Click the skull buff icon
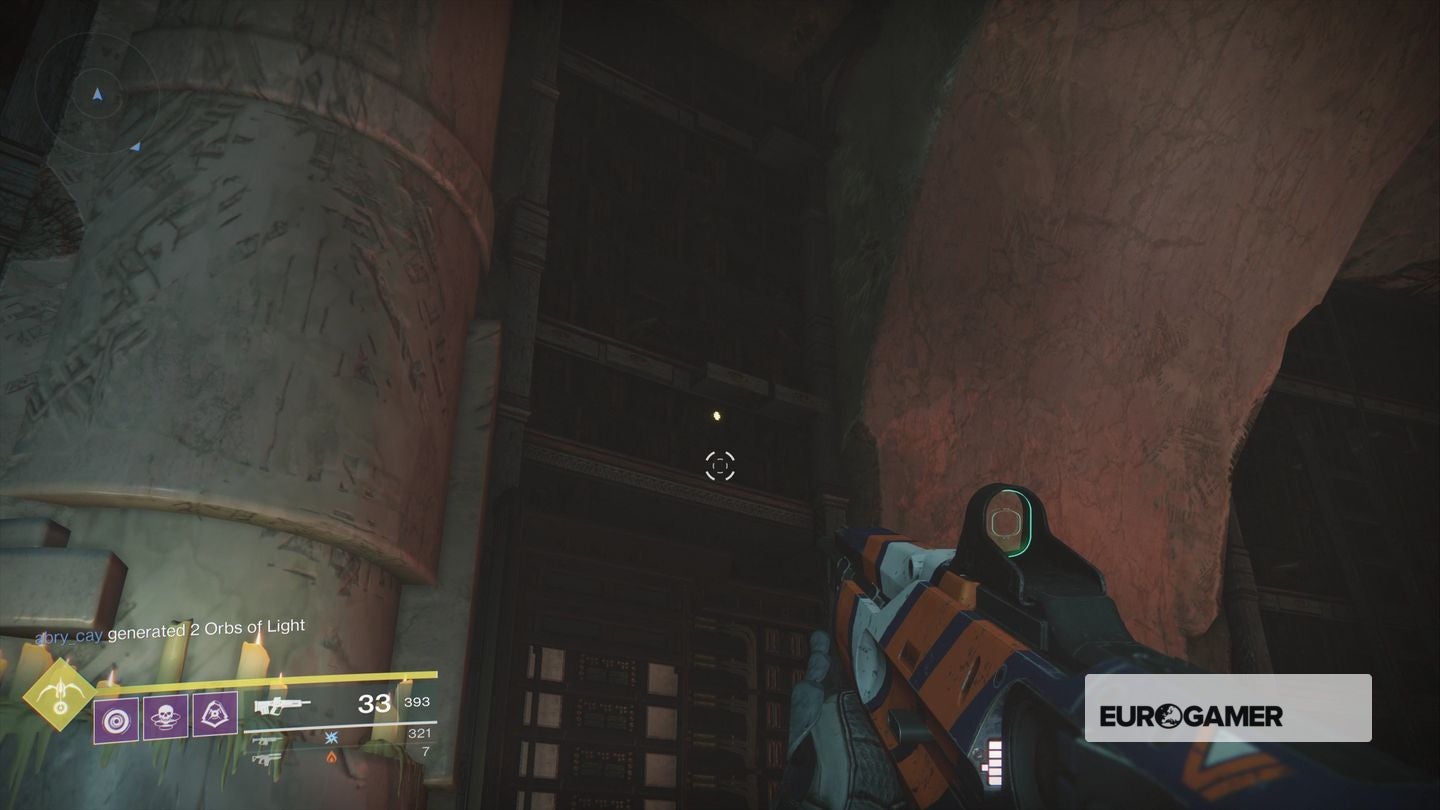The height and width of the screenshot is (810, 1440). (165, 719)
